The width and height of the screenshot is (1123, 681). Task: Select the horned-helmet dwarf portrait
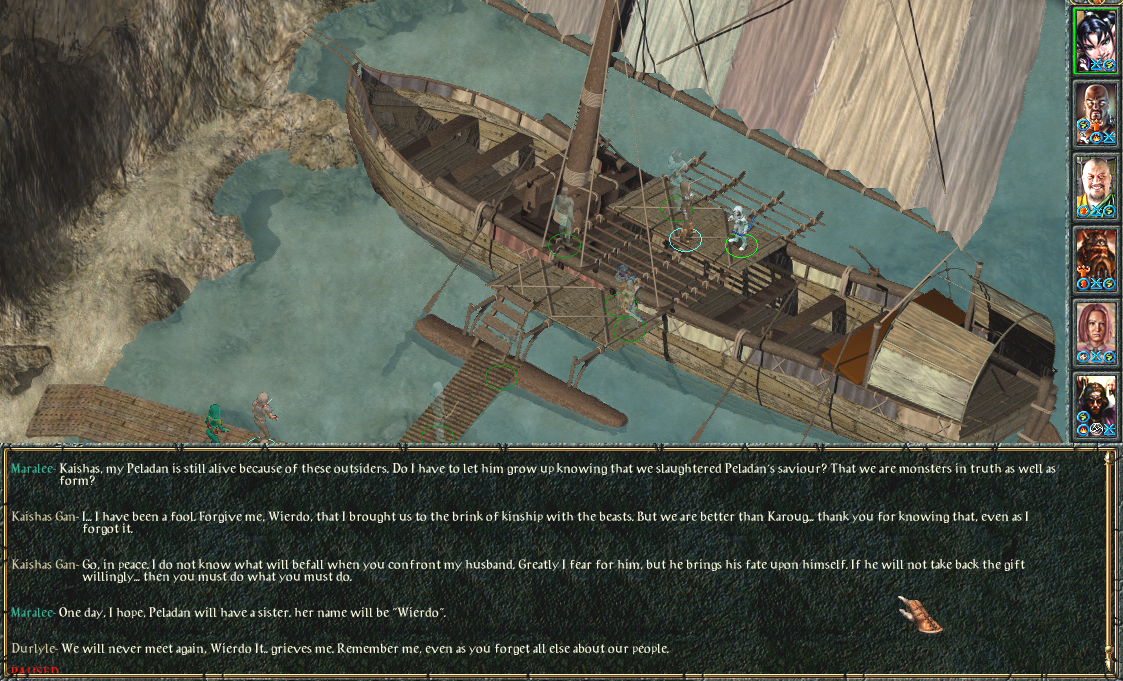(x=1095, y=257)
